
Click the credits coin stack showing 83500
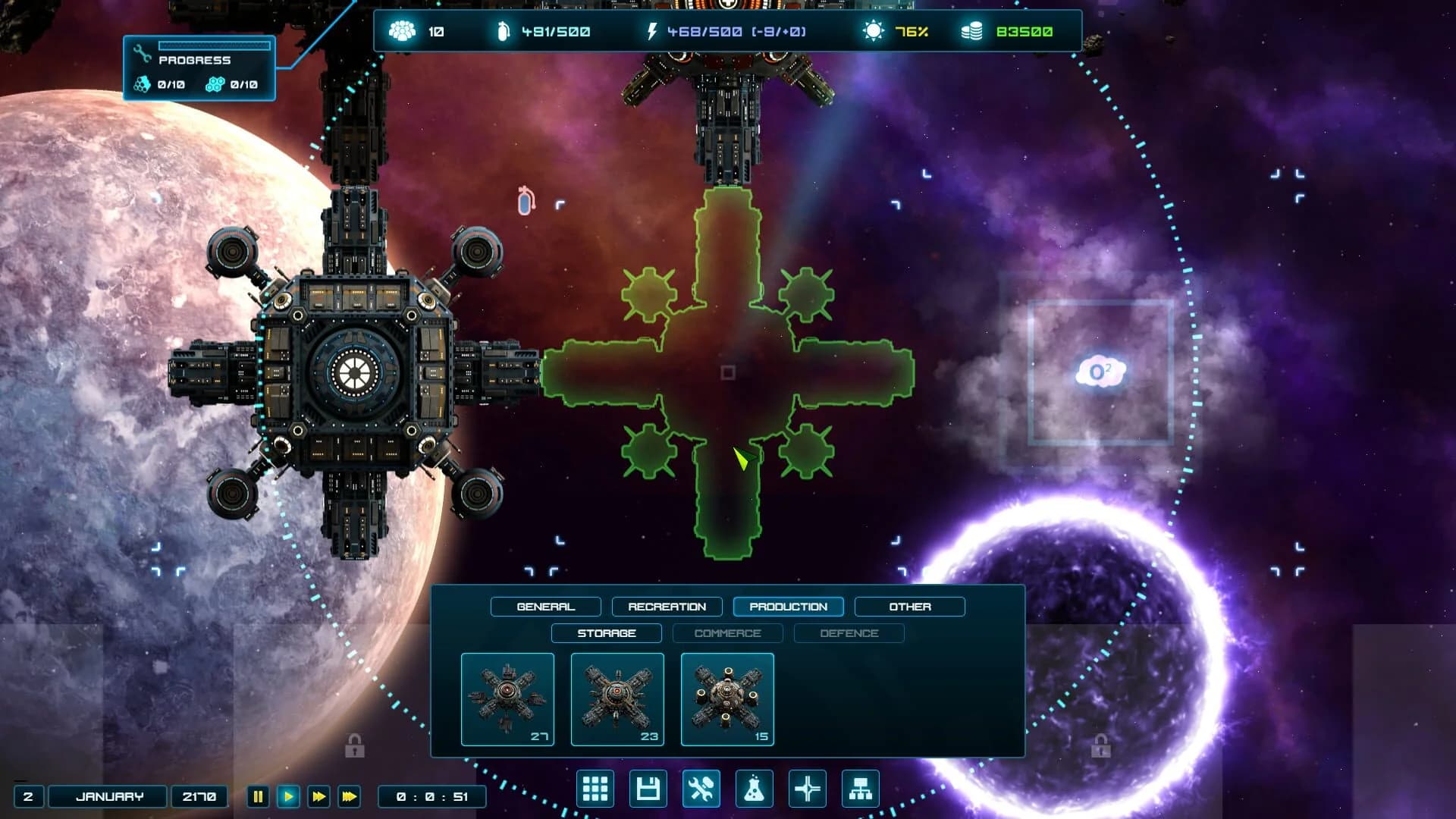click(970, 32)
